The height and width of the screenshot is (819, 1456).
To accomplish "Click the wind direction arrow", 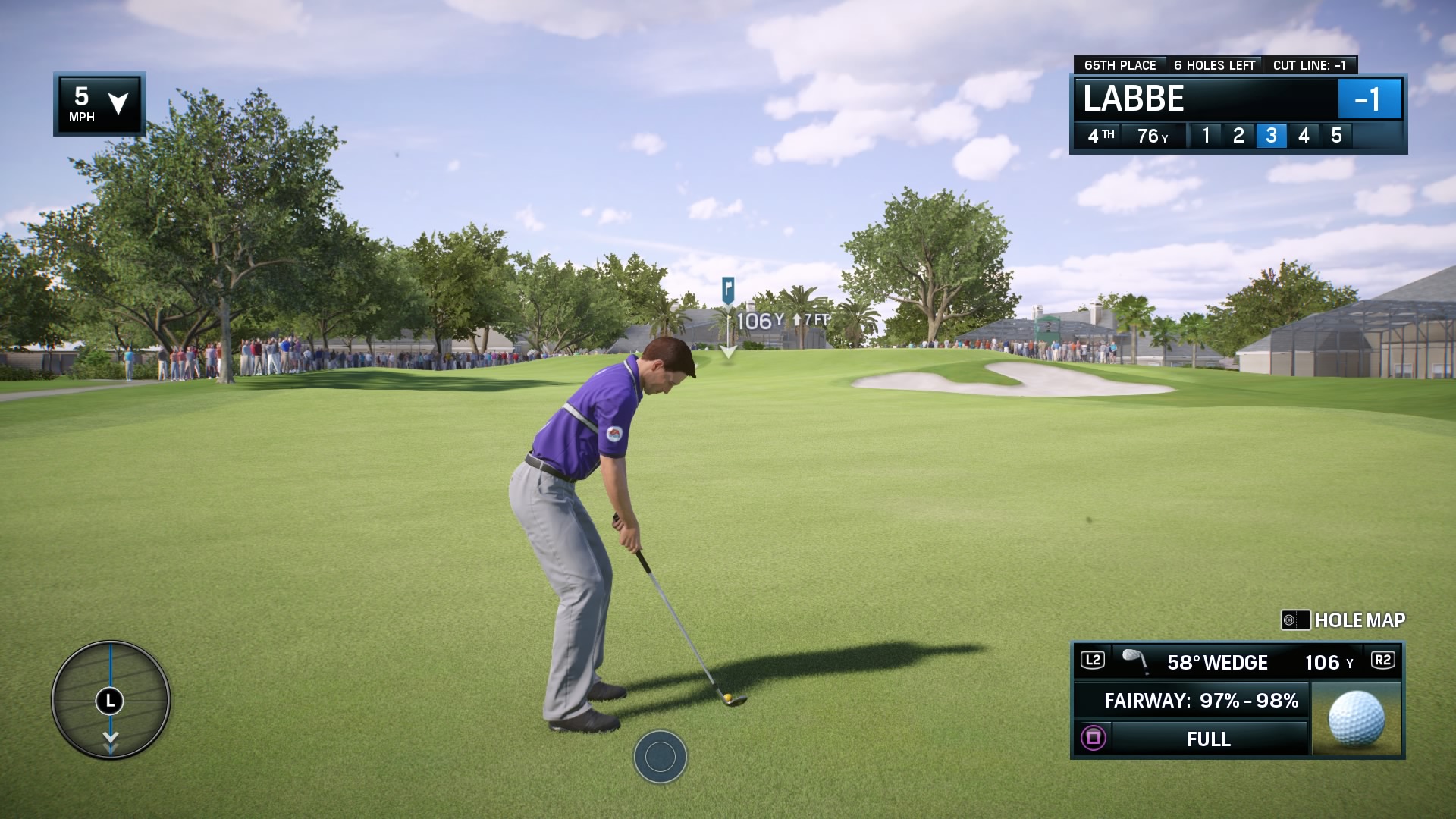I will coord(118,105).
